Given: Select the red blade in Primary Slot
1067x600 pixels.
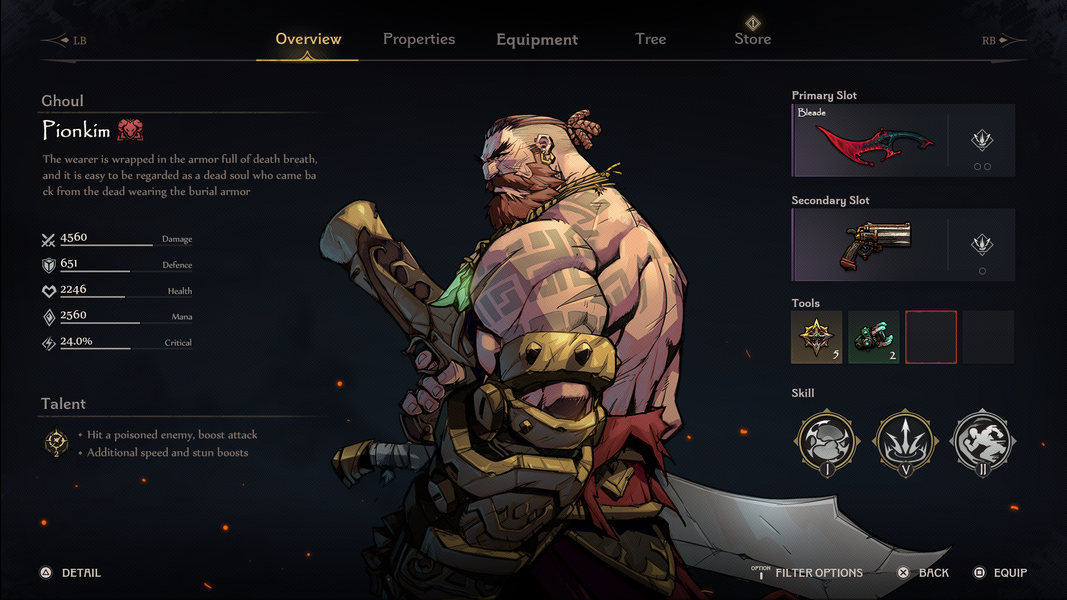Looking at the screenshot, I should [870, 141].
